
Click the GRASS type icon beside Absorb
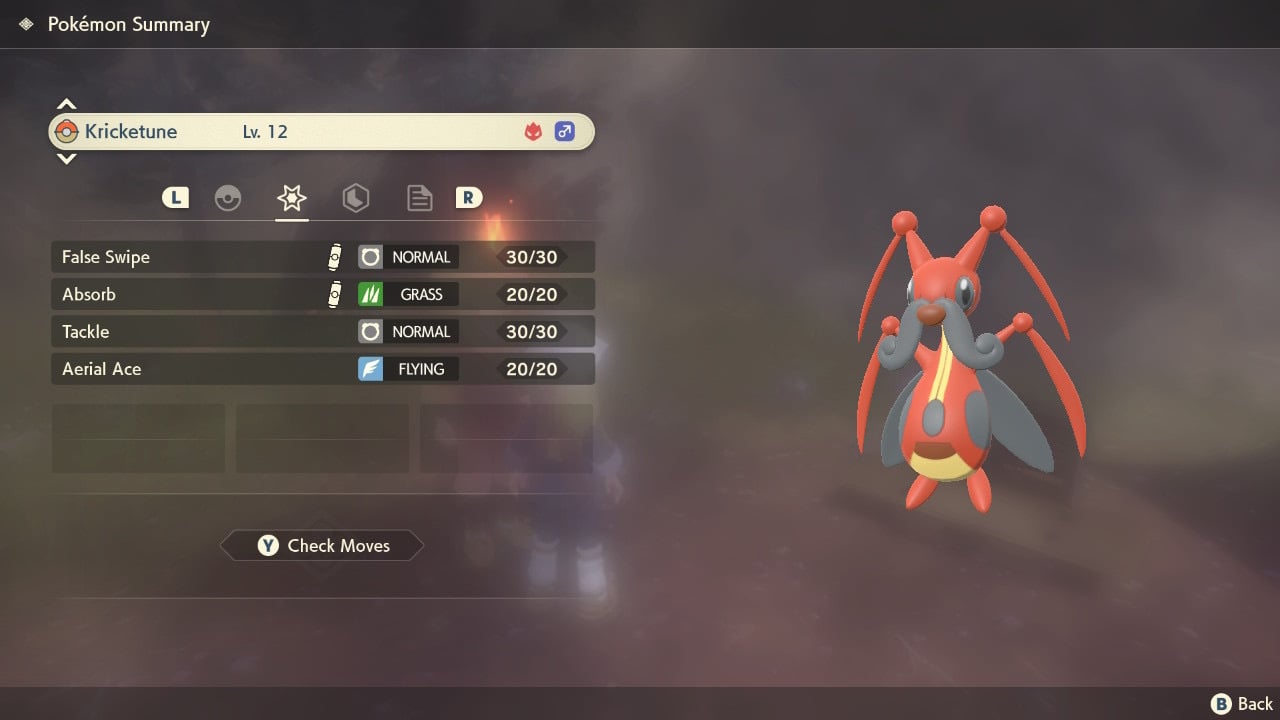[370, 294]
